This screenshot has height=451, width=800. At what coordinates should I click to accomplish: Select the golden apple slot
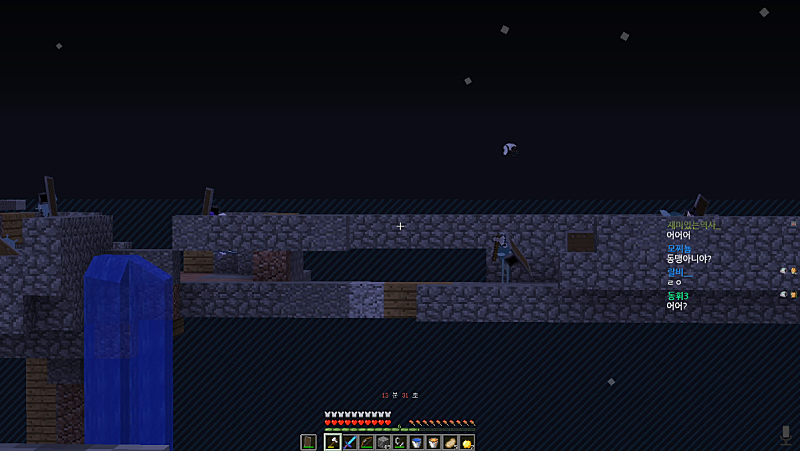466,442
